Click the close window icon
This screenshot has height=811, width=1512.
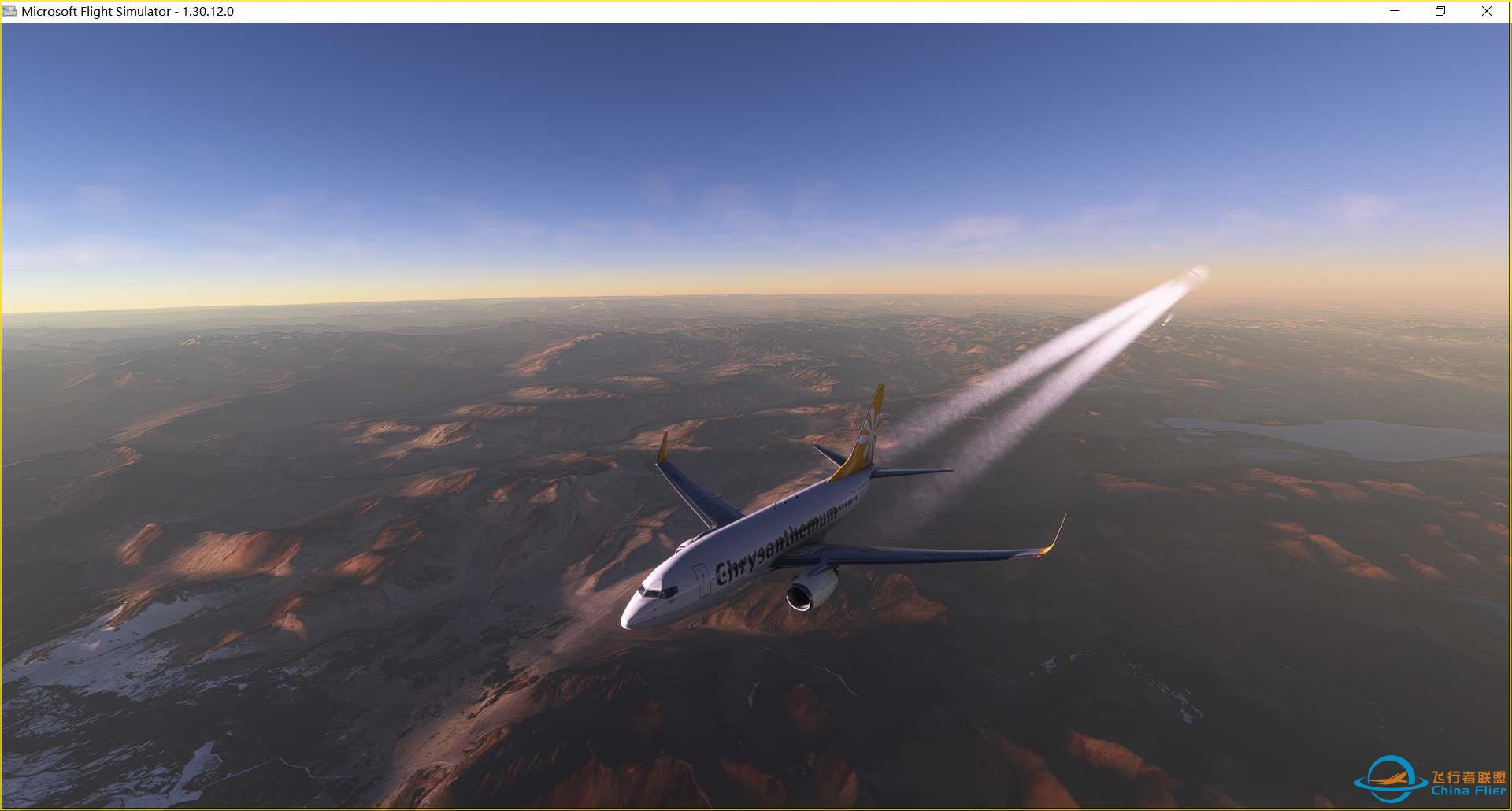[x=1487, y=12]
